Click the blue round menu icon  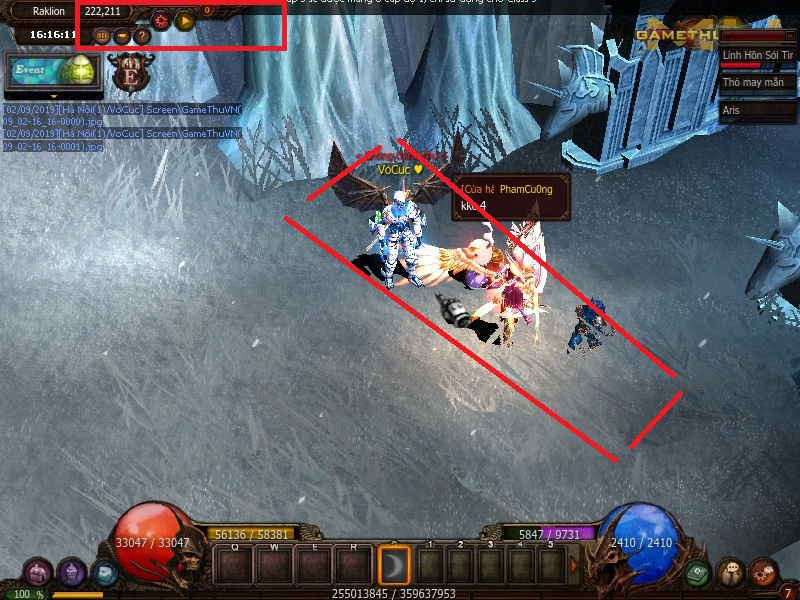104,573
